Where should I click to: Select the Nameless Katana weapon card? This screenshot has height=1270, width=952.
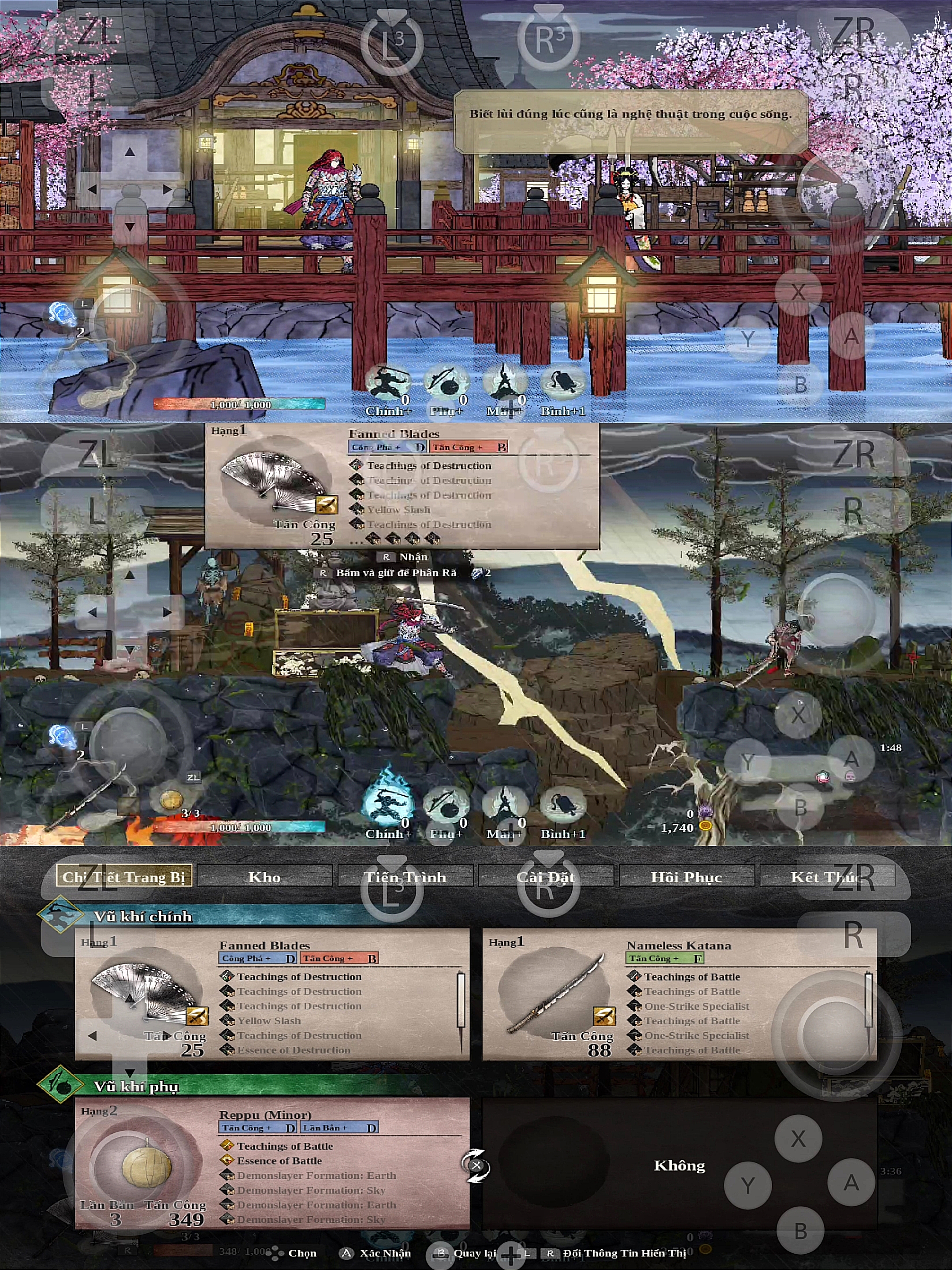[x=679, y=995]
